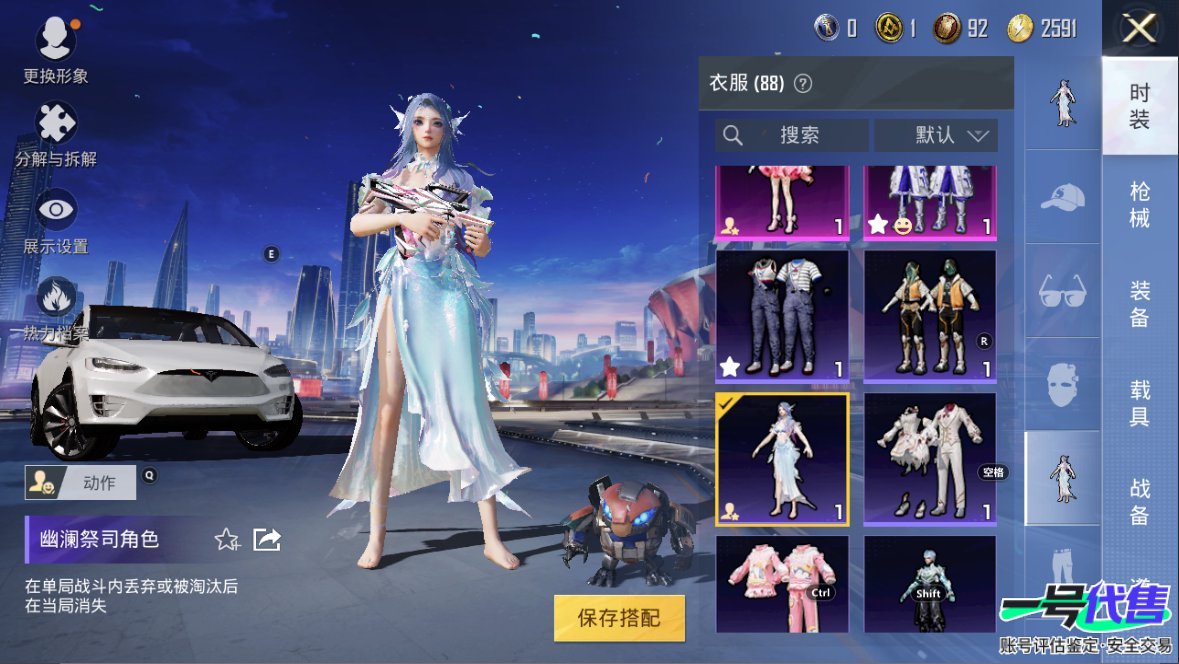Select the hat category icon
Screen dimensions: 1179x664
[1062, 197]
